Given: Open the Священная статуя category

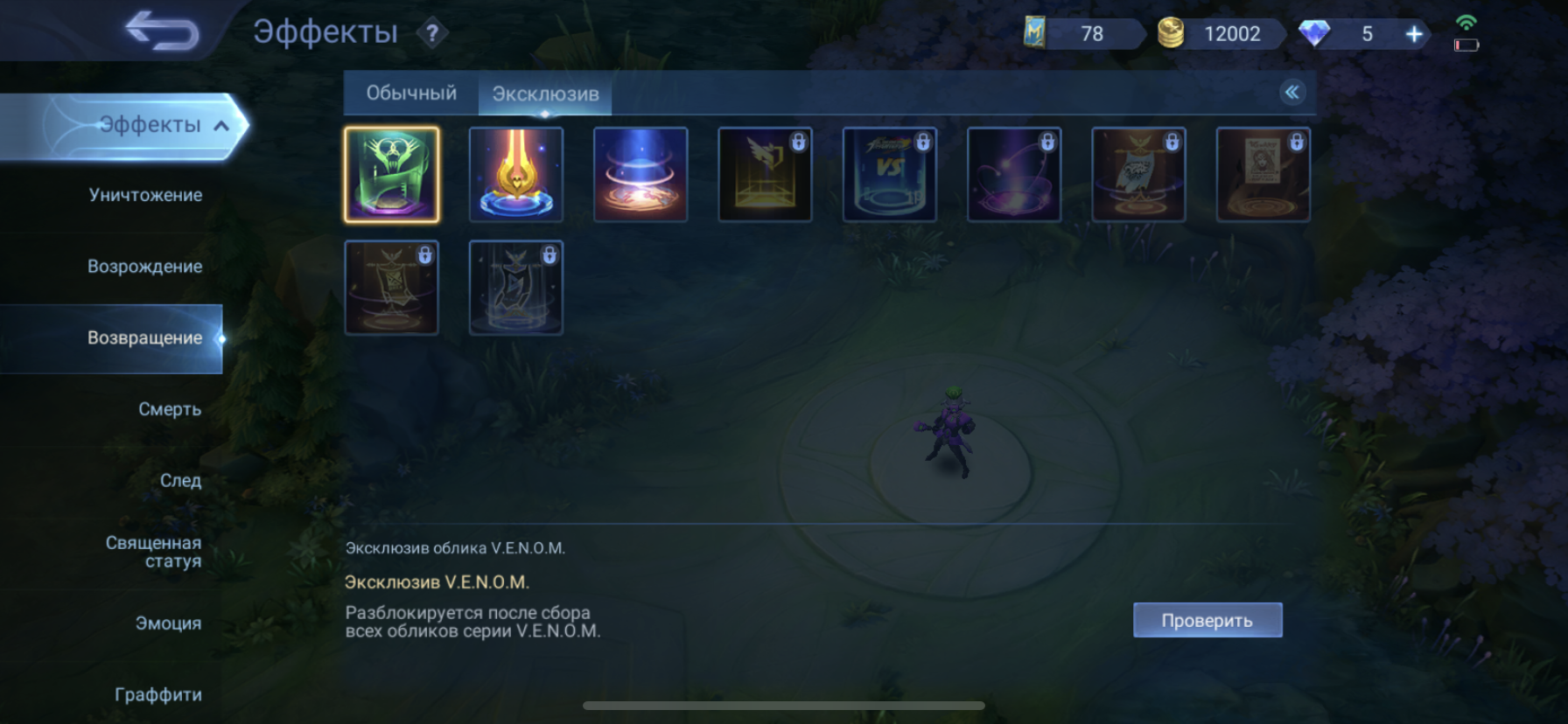Looking at the screenshot, I should [154, 552].
